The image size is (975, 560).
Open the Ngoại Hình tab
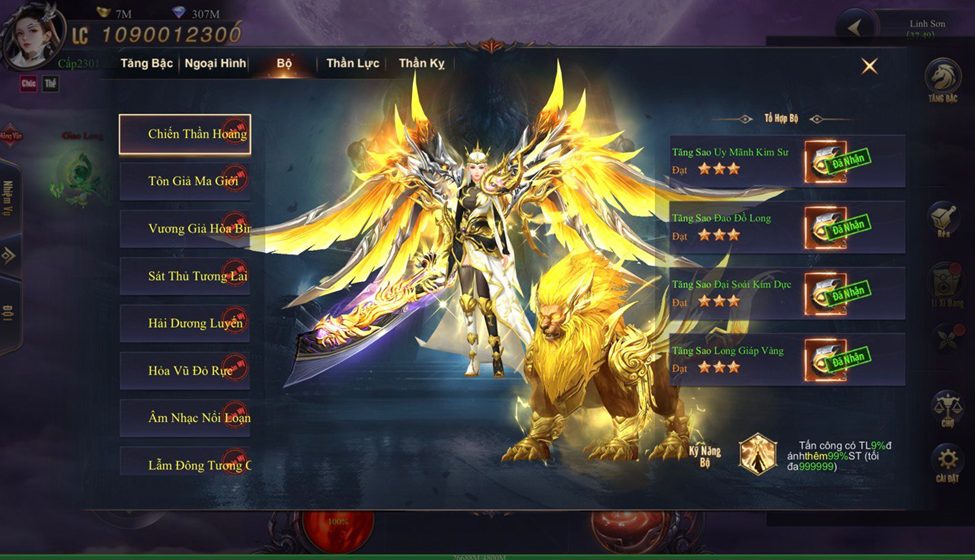[215, 63]
